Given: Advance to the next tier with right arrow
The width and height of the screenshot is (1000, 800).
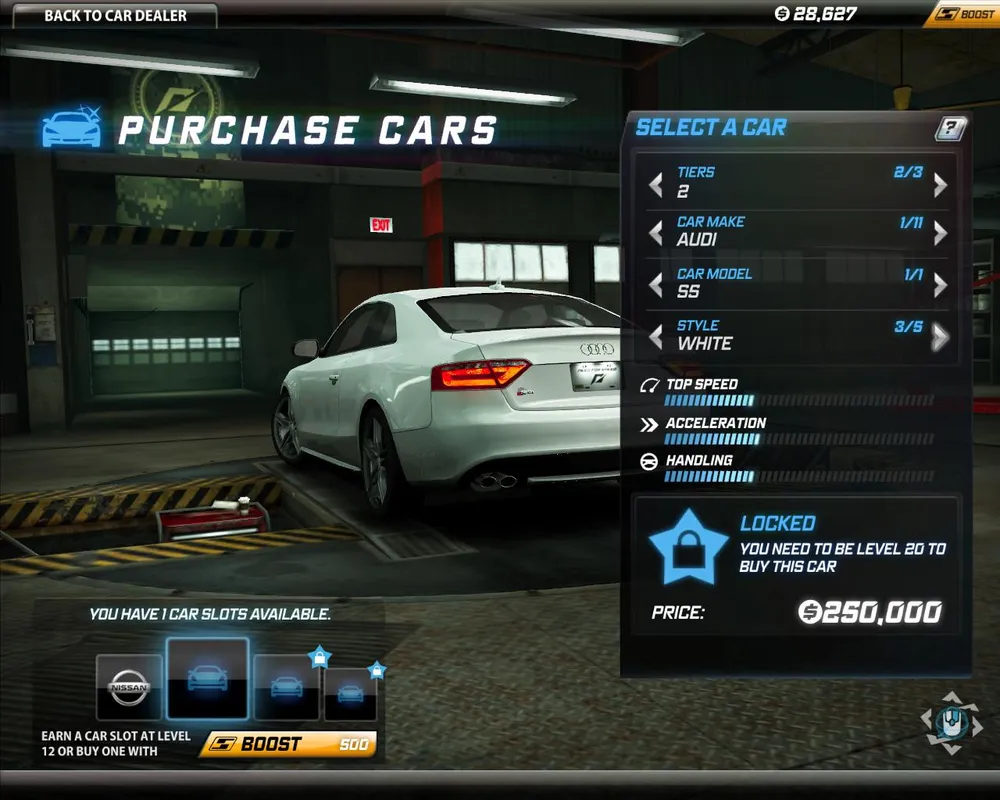Looking at the screenshot, I should [x=940, y=184].
